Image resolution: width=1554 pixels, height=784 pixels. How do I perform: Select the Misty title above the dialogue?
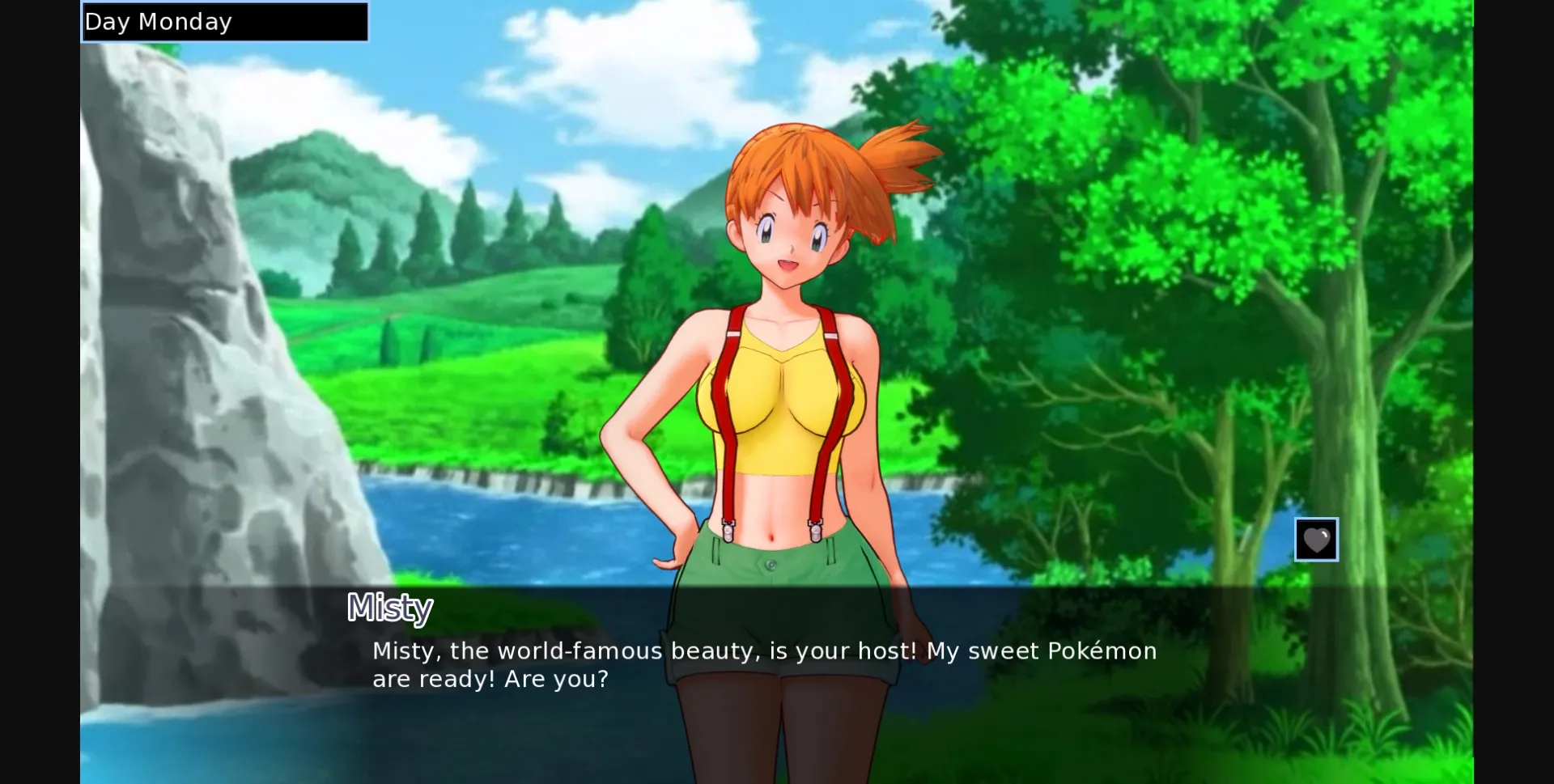tap(390, 608)
